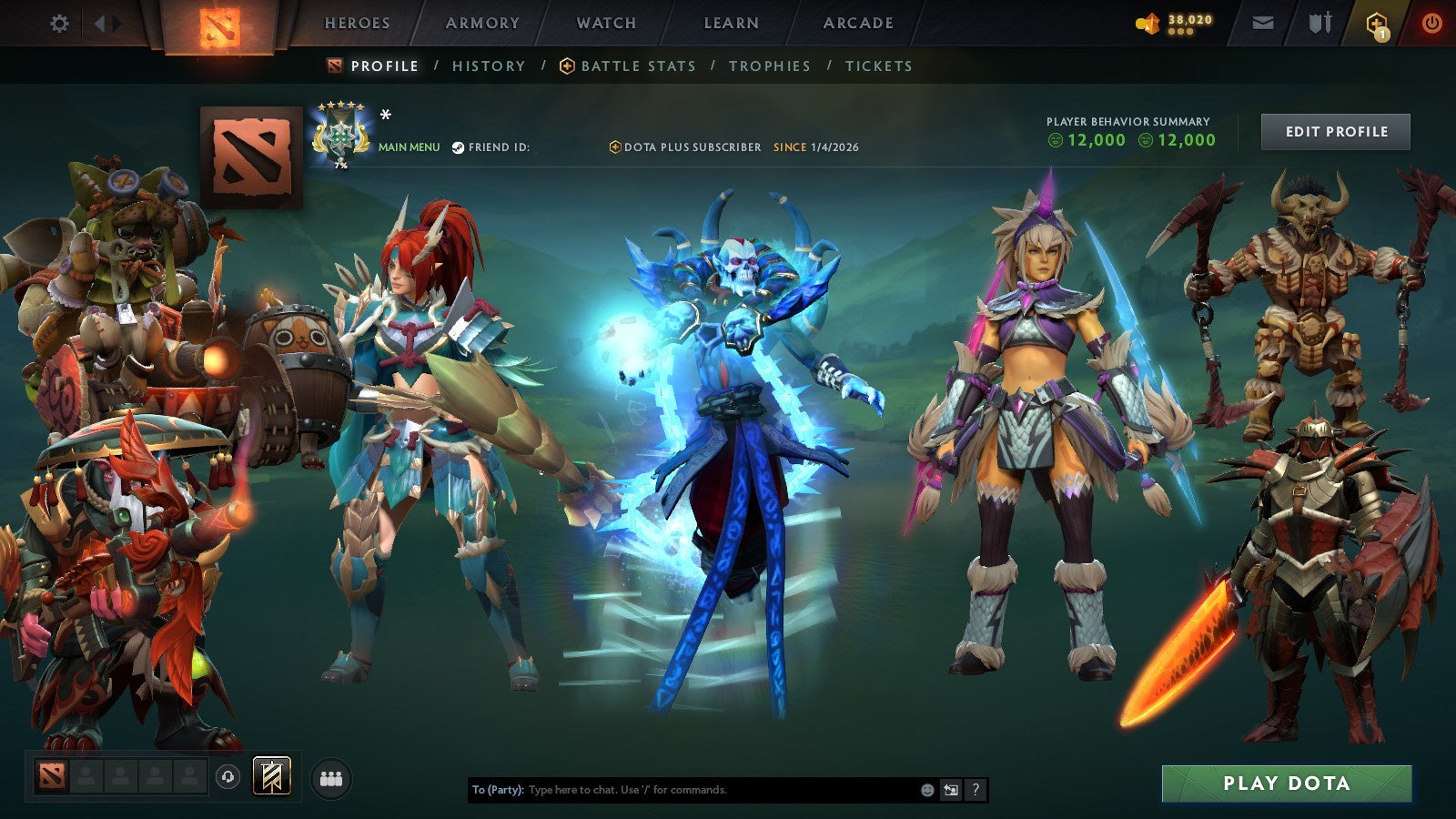Click the EDIT PROFILE button
Viewport: 1456px width, 819px height.
click(1334, 131)
